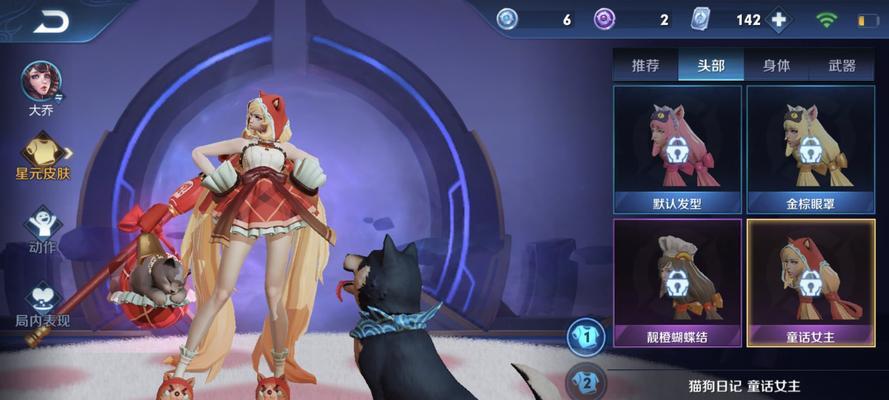Choose the 靓橙蝴蝶结 head style
The image size is (889, 400).
[x=677, y=283]
